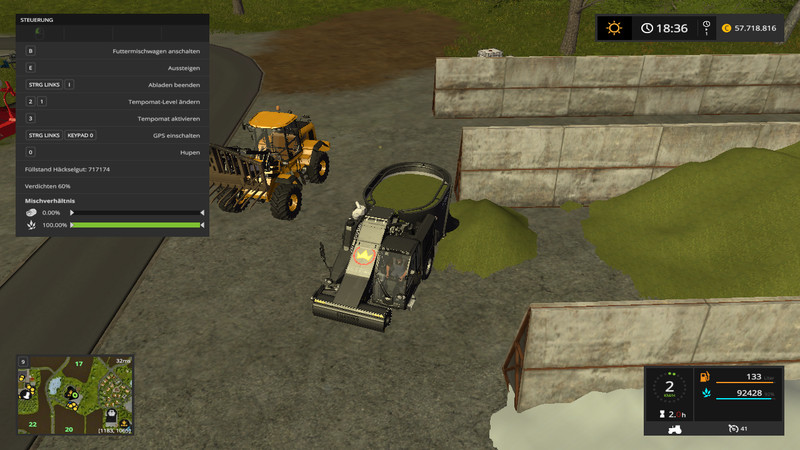Click the empty 0.00% mix ratio bar
The height and width of the screenshot is (450, 800).
[x=136, y=213]
